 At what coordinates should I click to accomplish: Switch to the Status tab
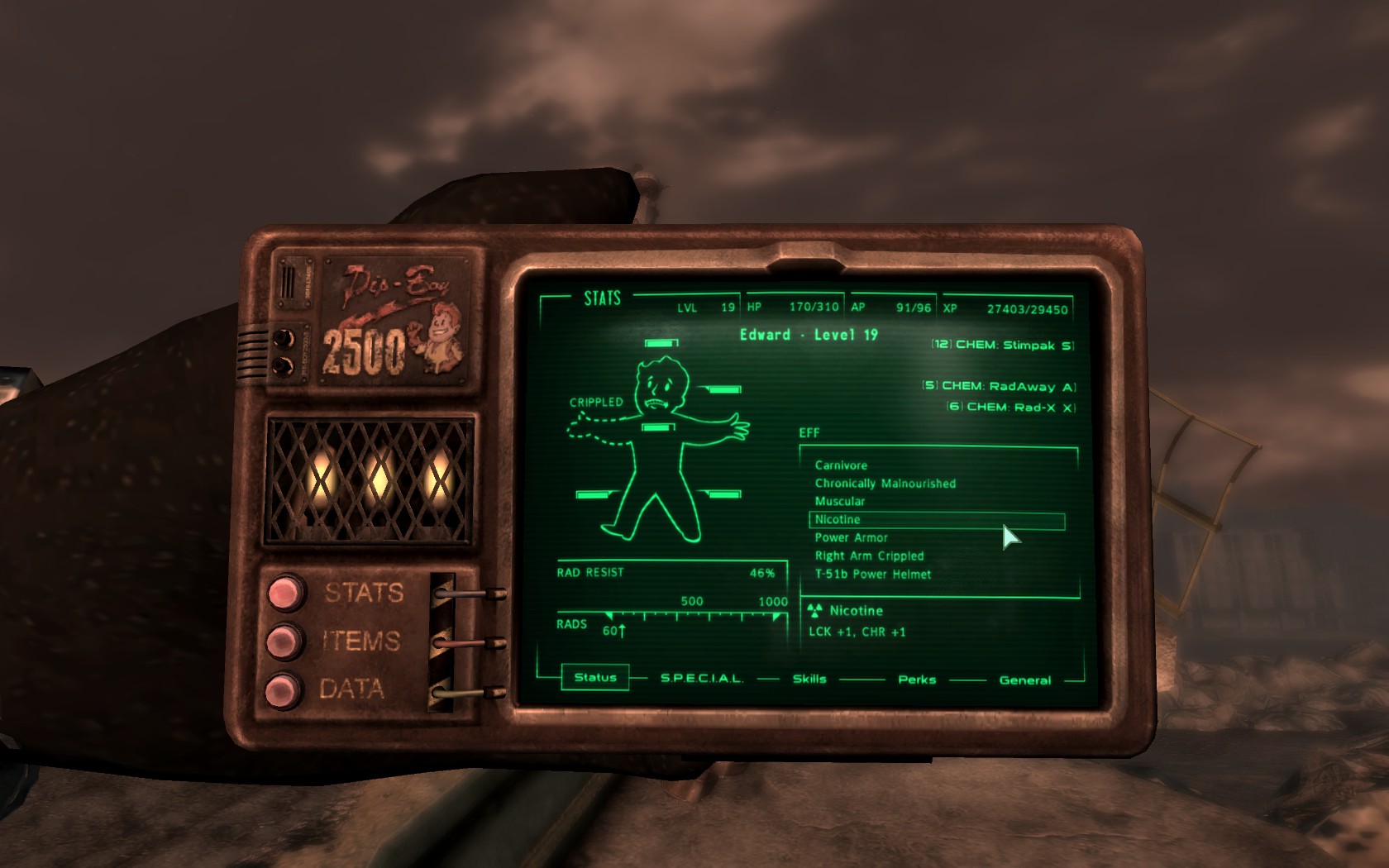(x=595, y=677)
